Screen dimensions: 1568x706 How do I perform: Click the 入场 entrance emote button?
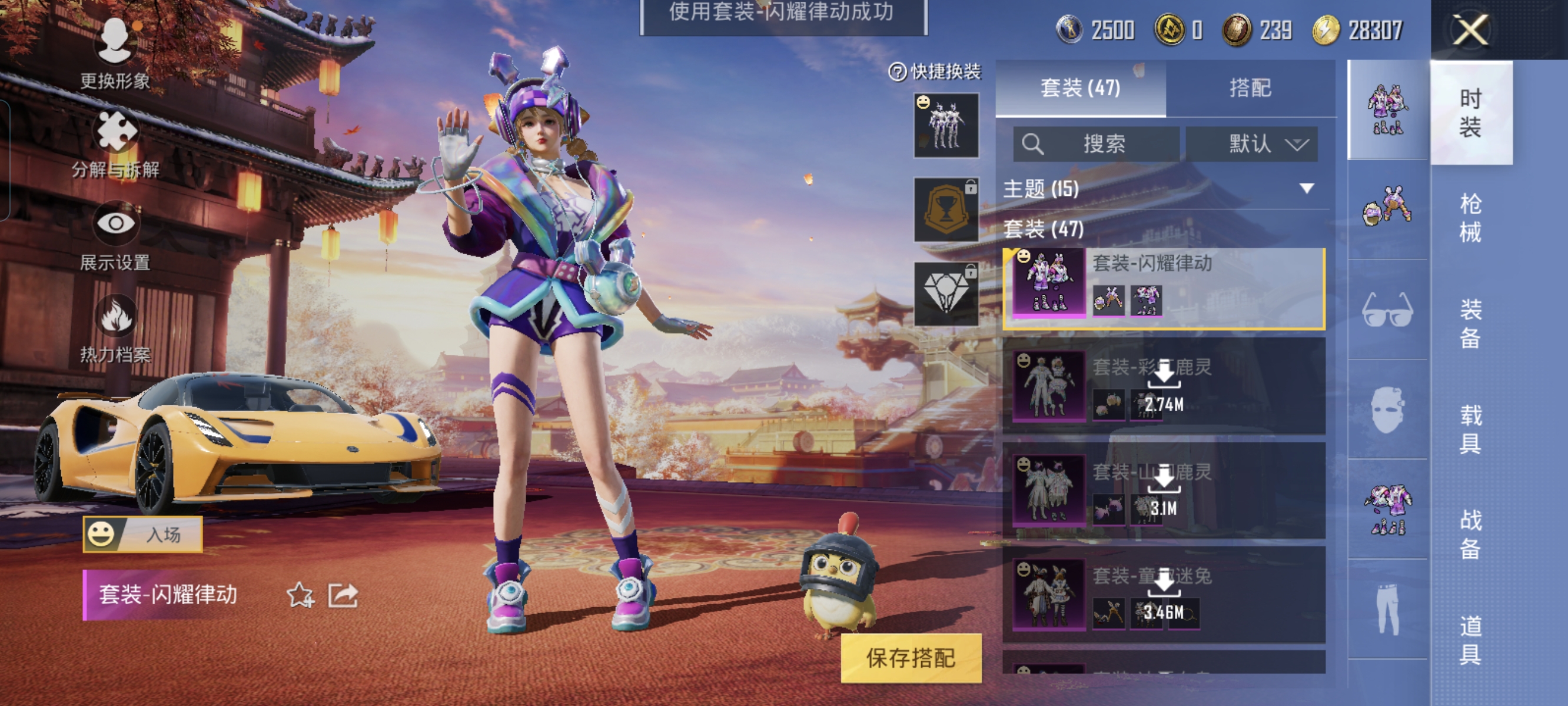143,534
